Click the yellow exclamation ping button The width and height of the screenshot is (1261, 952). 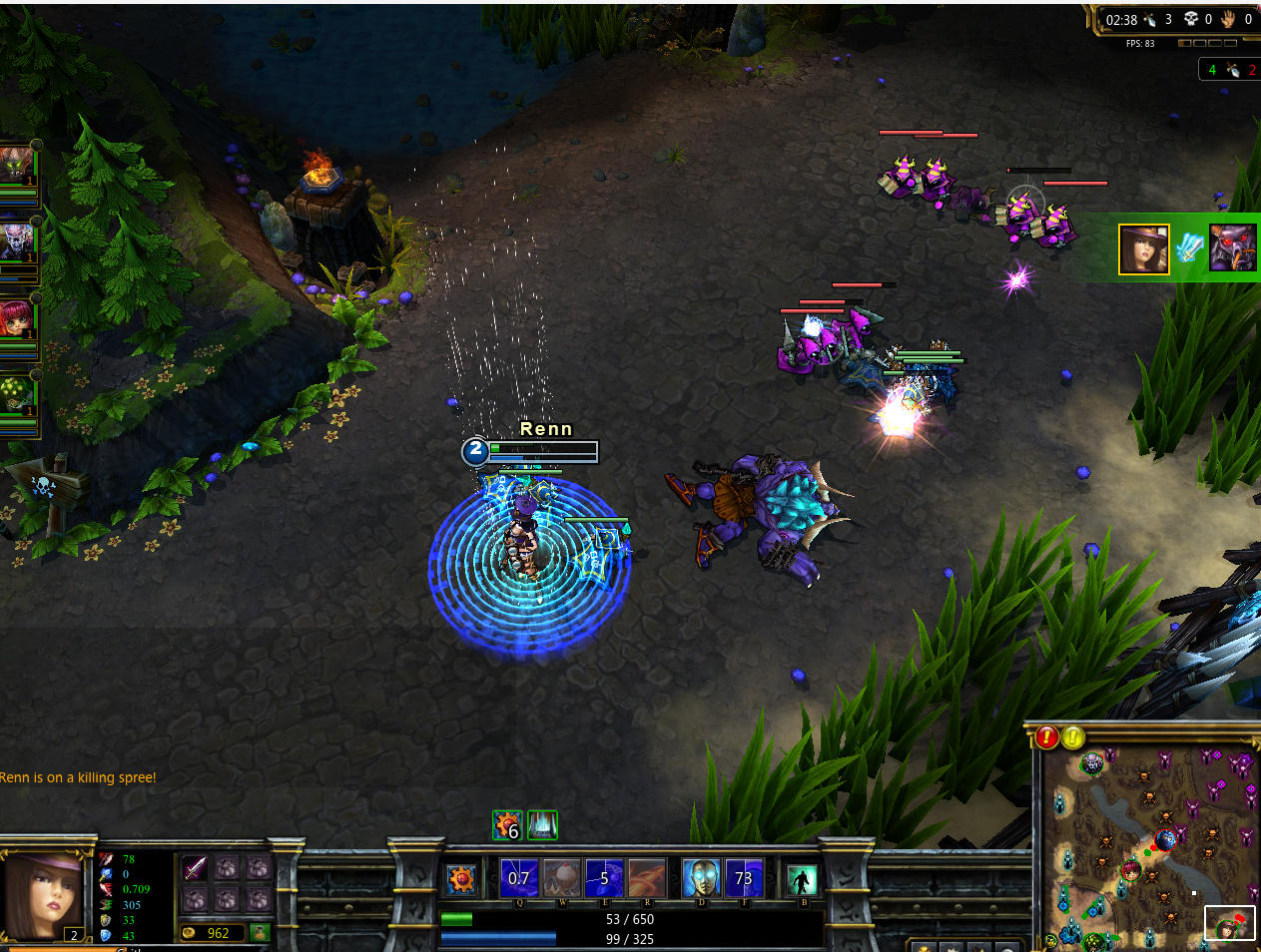coord(1073,737)
